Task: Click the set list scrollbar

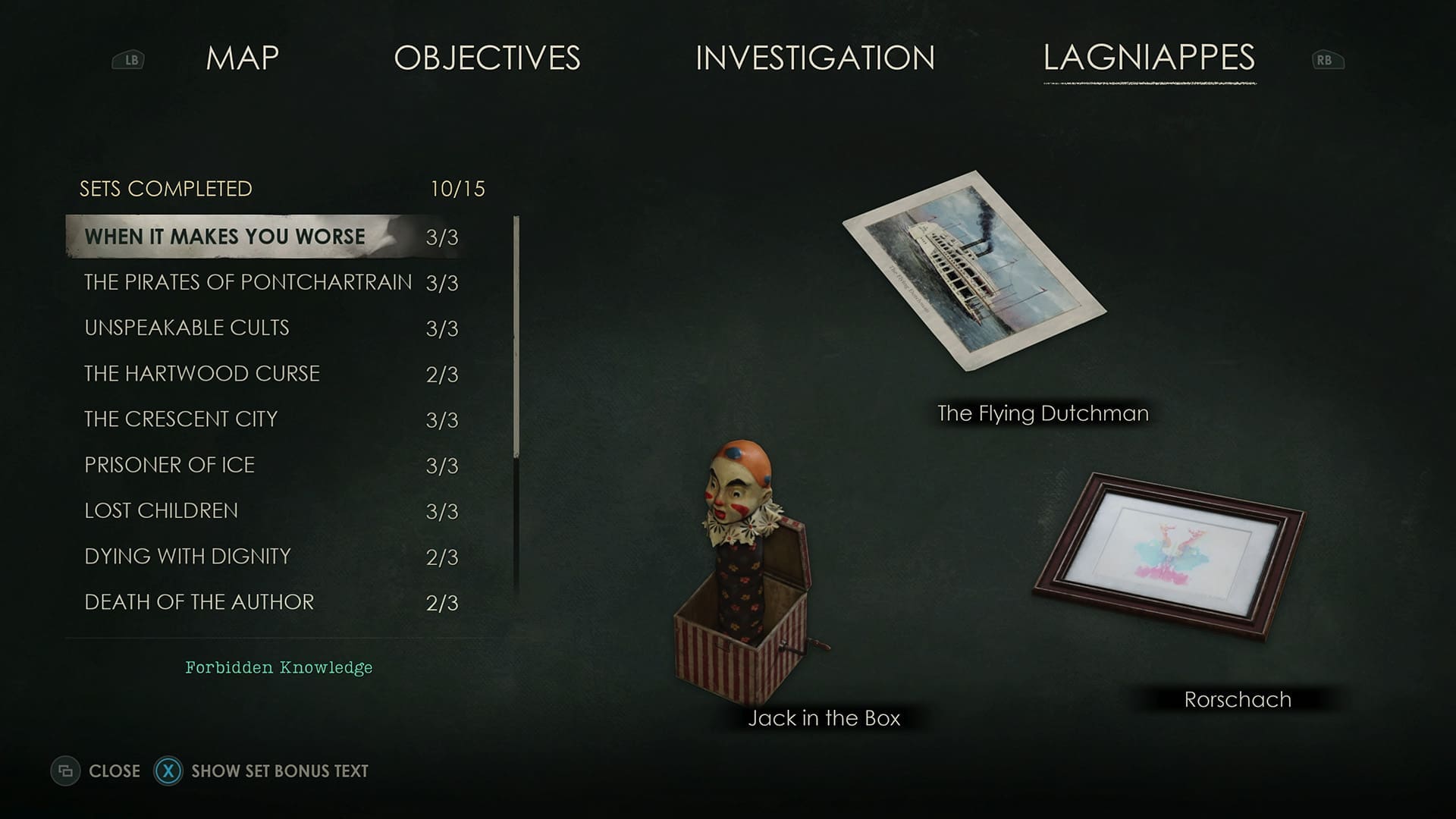Action: pos(516,337)
